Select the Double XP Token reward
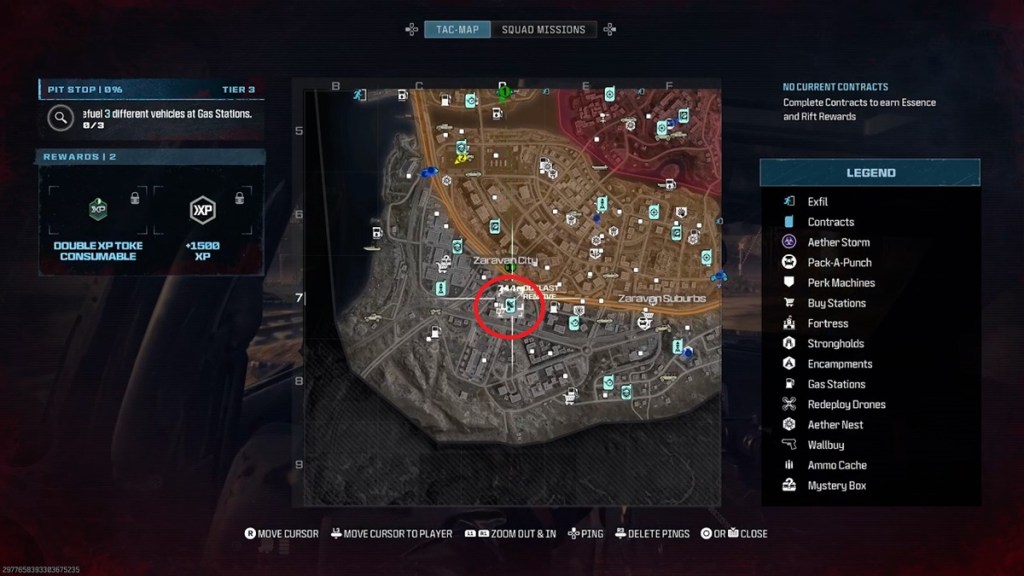The width and height of the screenshot is (1024, 576). 97,220
